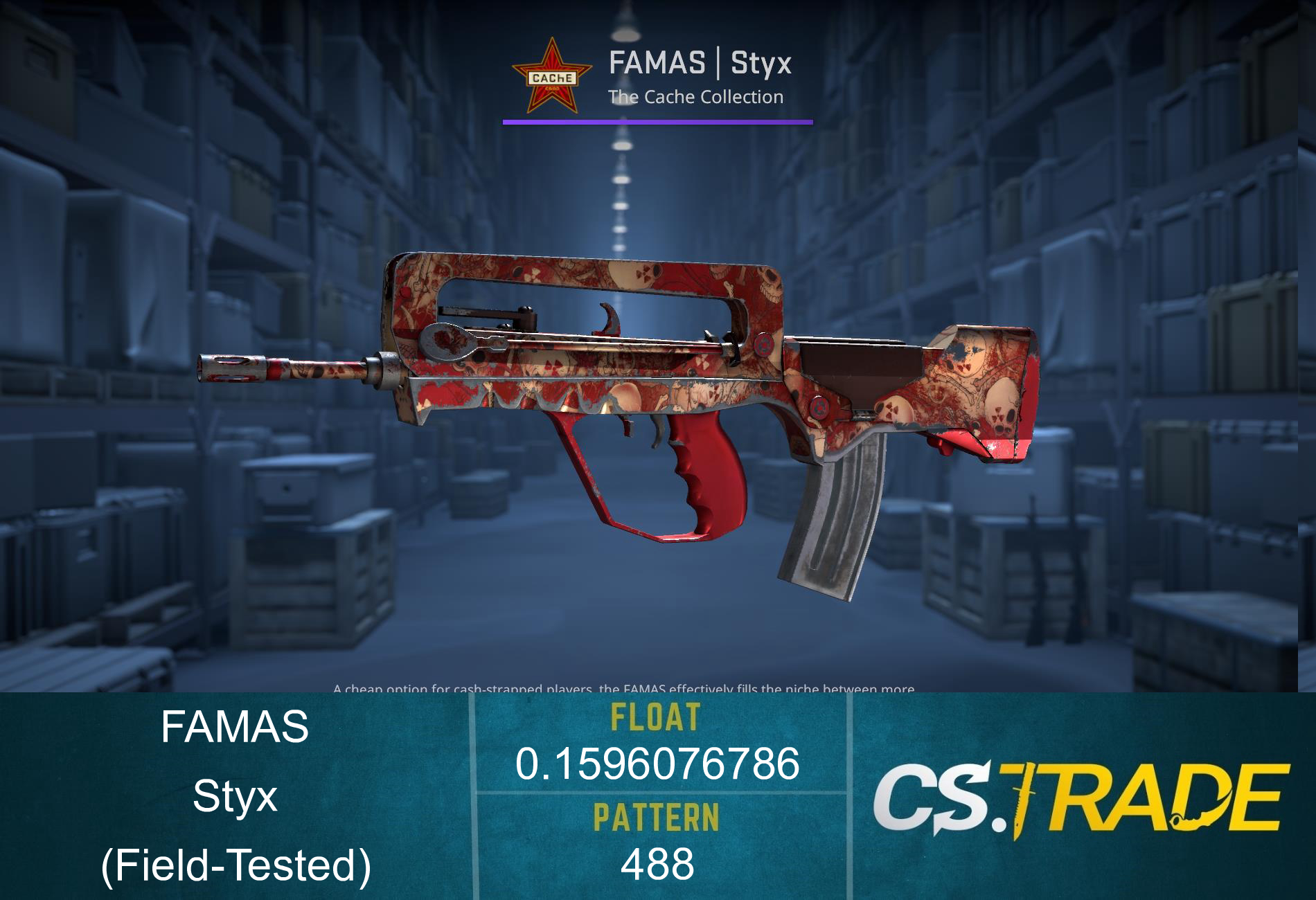Switch to The Cache Collection tab
Screen dimensions: 1316x900
[x=696, y=98]
